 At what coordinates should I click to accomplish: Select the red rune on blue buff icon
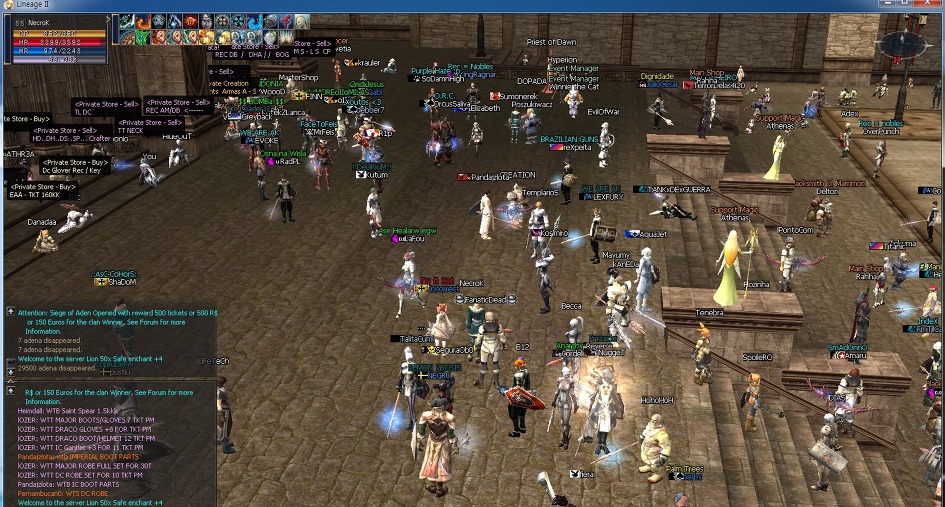point(286,22)
